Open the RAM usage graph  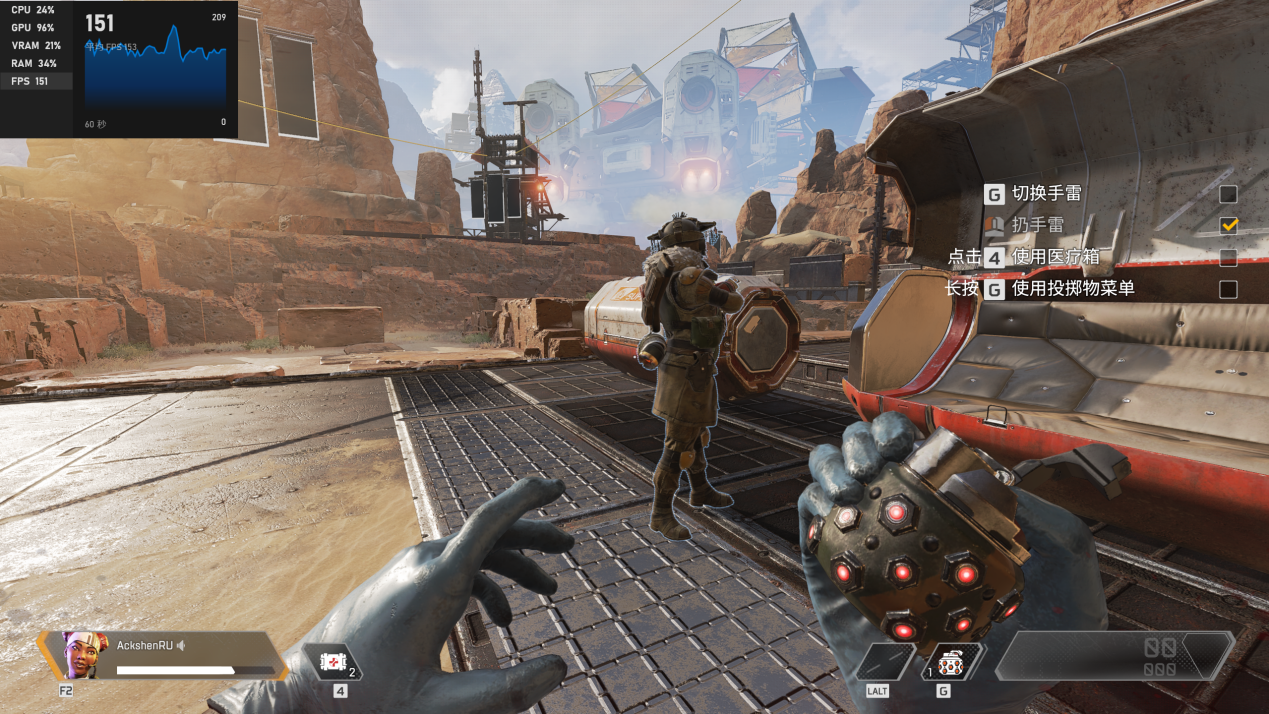(34, 64)
